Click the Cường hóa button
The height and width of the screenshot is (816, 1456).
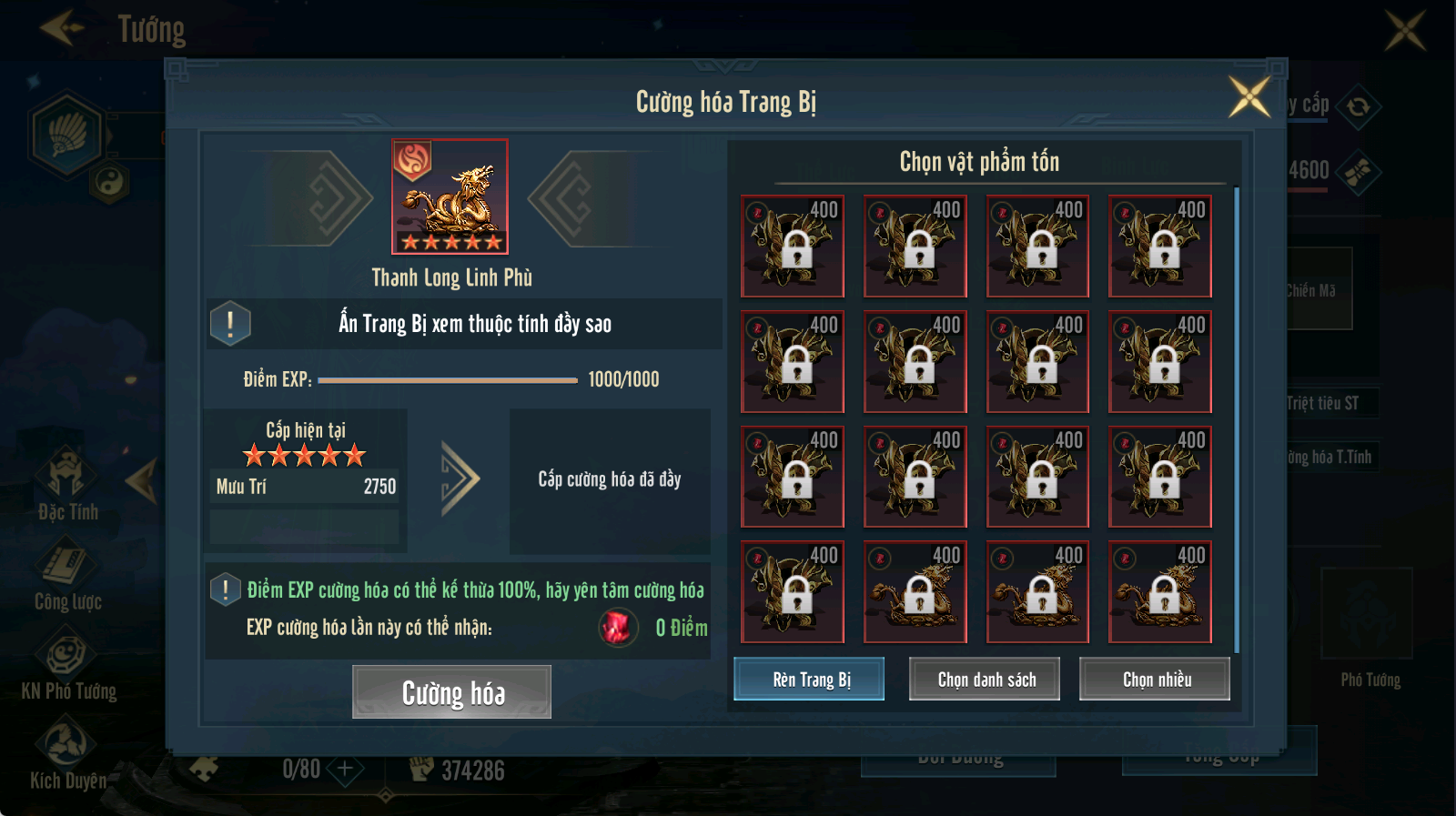(x=451, y=692)
